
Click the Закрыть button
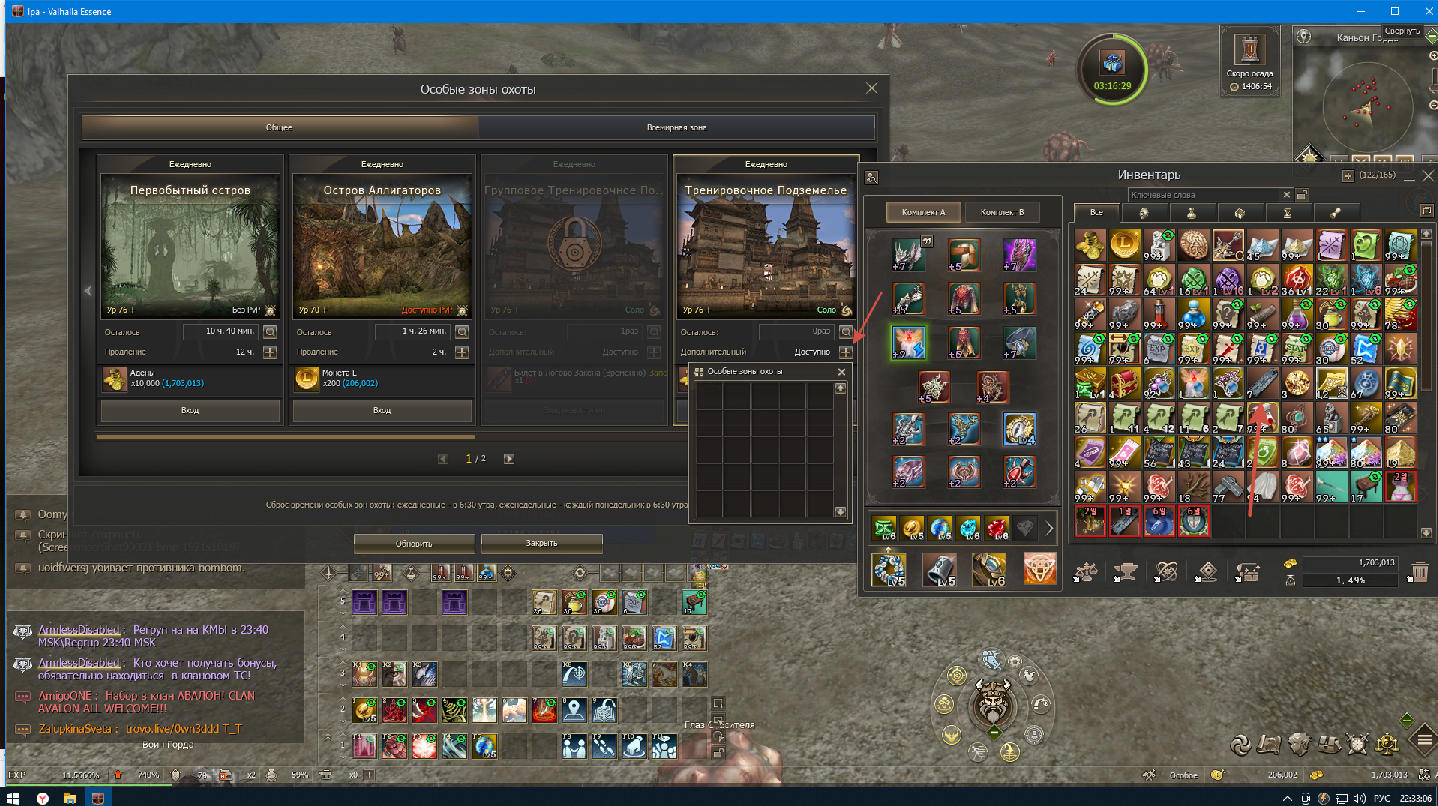(x=541, y=543)
